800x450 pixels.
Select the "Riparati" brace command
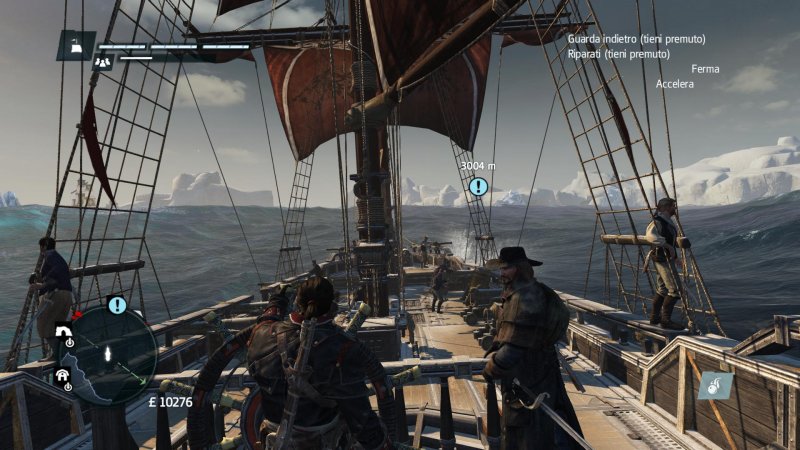[x=618, y=54]
